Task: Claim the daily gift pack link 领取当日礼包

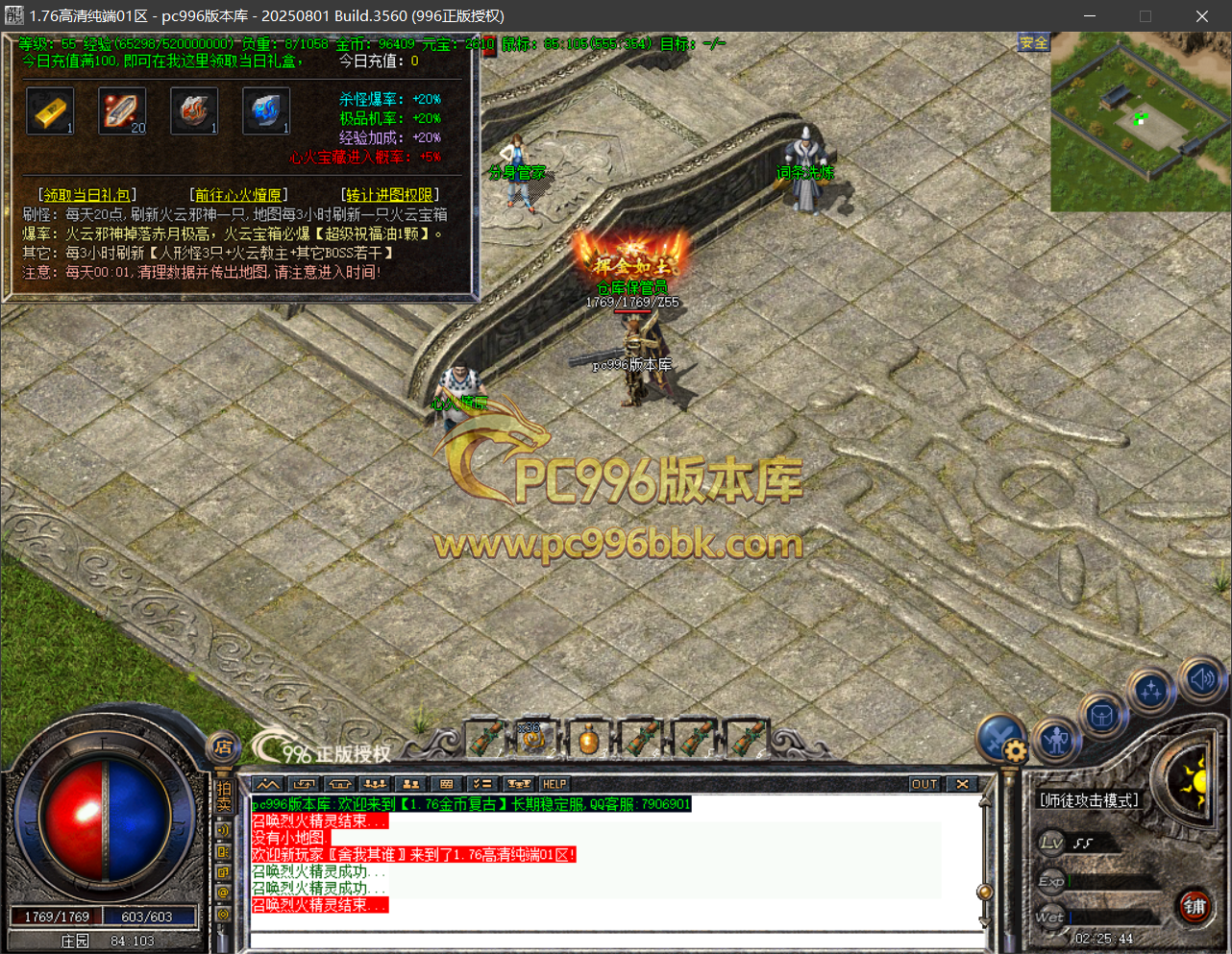Action: [86, 195]
